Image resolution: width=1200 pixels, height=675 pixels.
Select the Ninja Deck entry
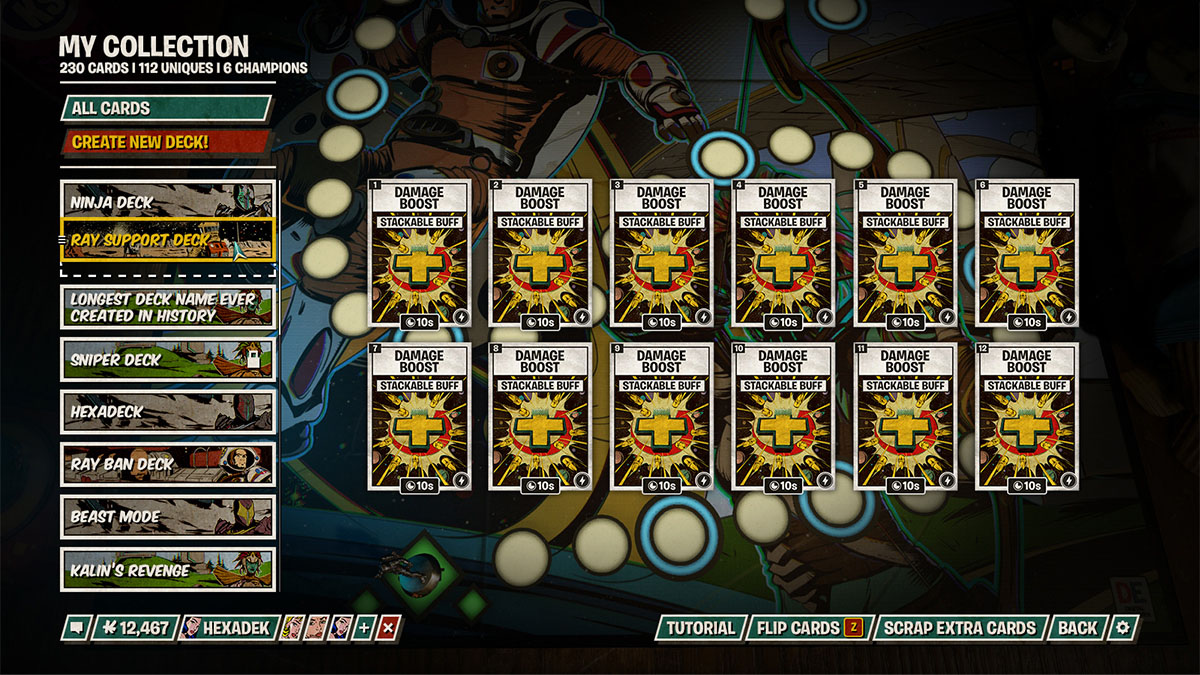pyautogui.click(x=167, y=201)
